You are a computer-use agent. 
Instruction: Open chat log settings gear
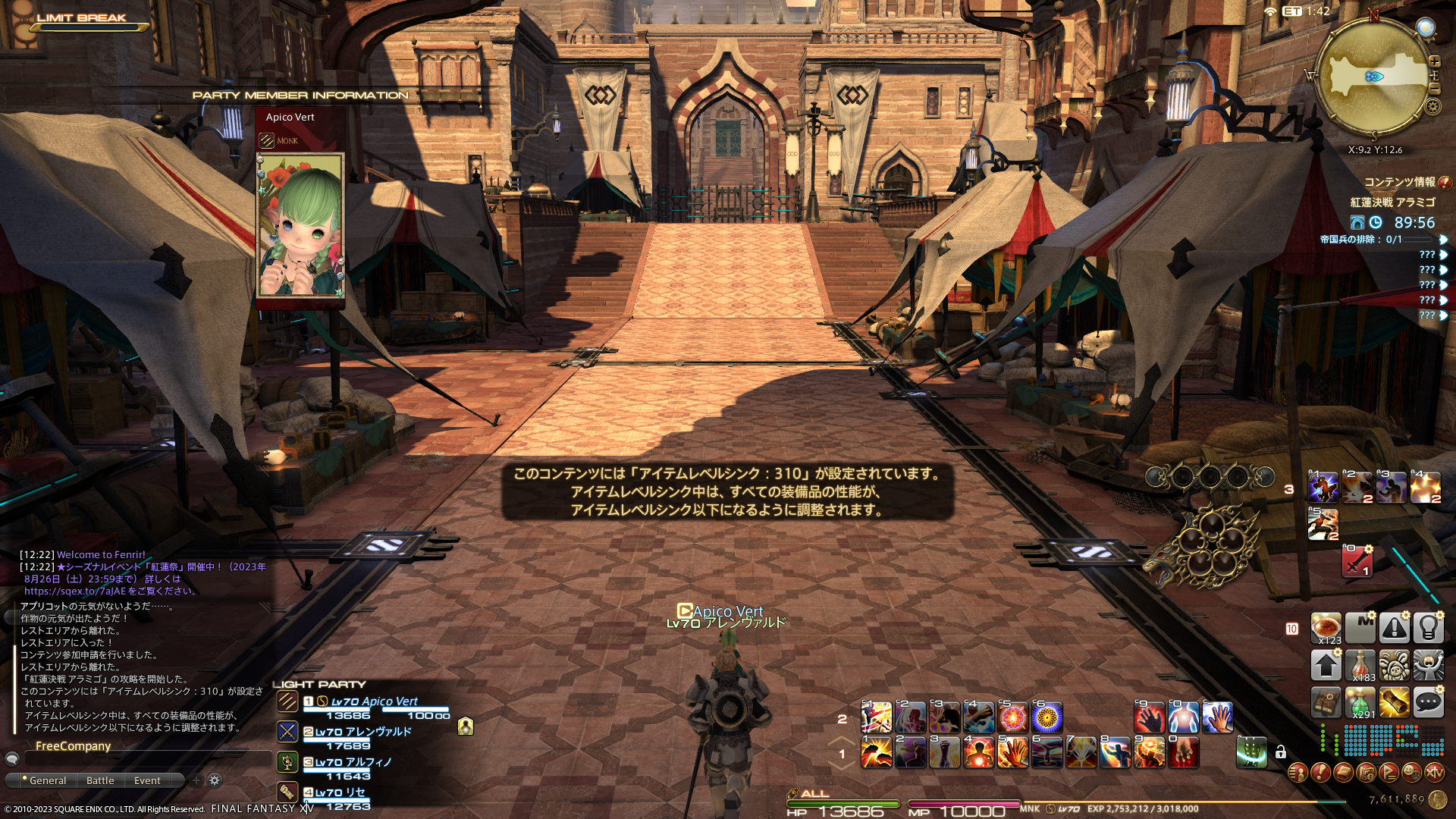tap(215, 780)
